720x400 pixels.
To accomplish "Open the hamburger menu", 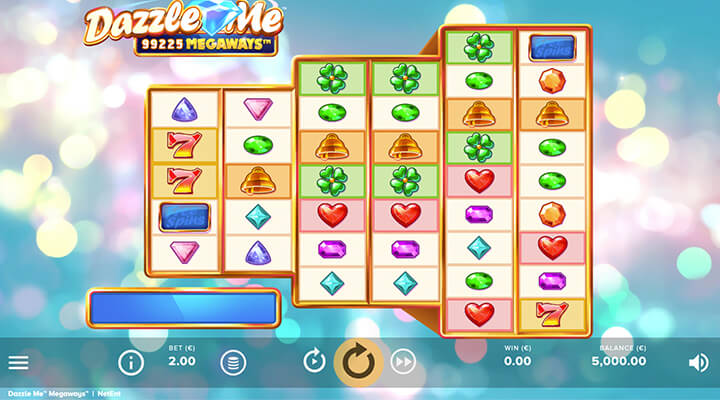I will pyautogui.click(x=18, y=362).
